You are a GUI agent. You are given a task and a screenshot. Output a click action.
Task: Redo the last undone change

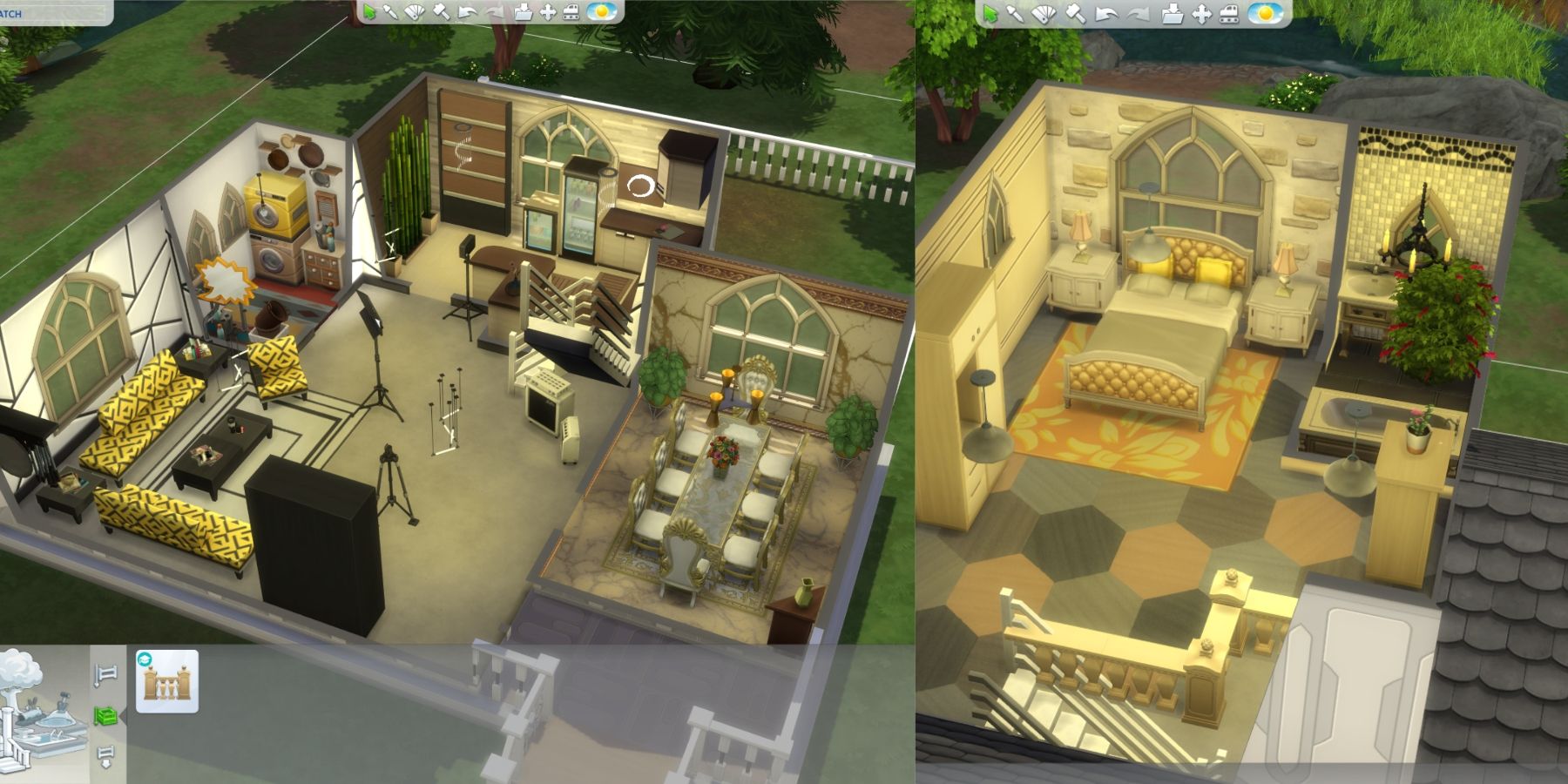(x=495, y=13)
